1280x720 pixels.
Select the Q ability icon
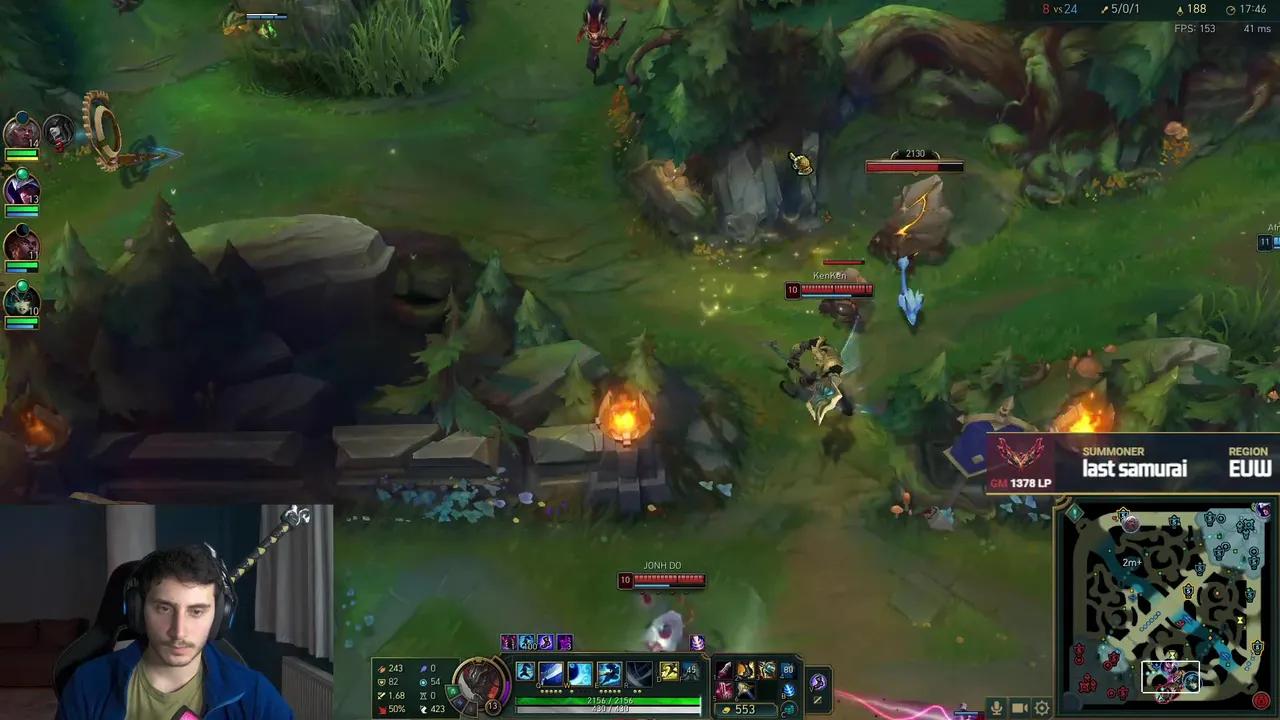click(550, 673)
